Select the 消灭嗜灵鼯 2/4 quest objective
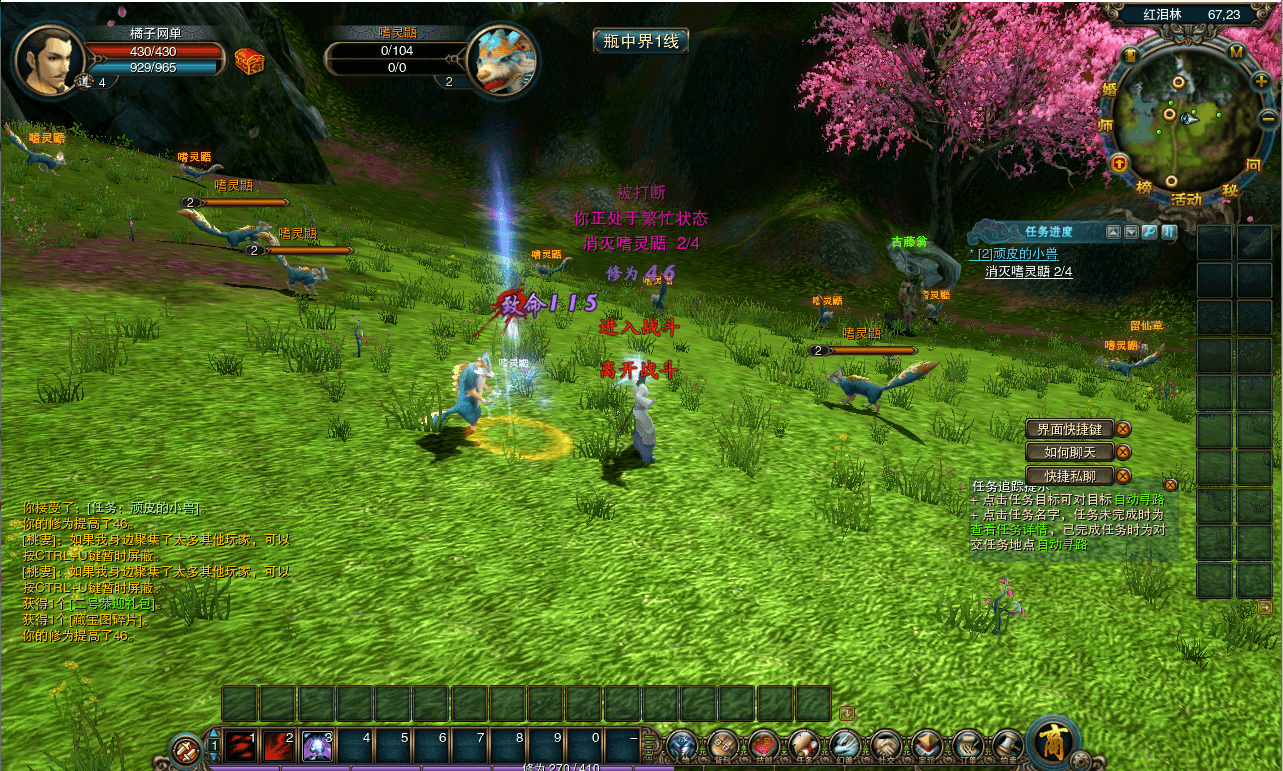The height and width of the screenshot is (771, 1283). (1029, 271)
